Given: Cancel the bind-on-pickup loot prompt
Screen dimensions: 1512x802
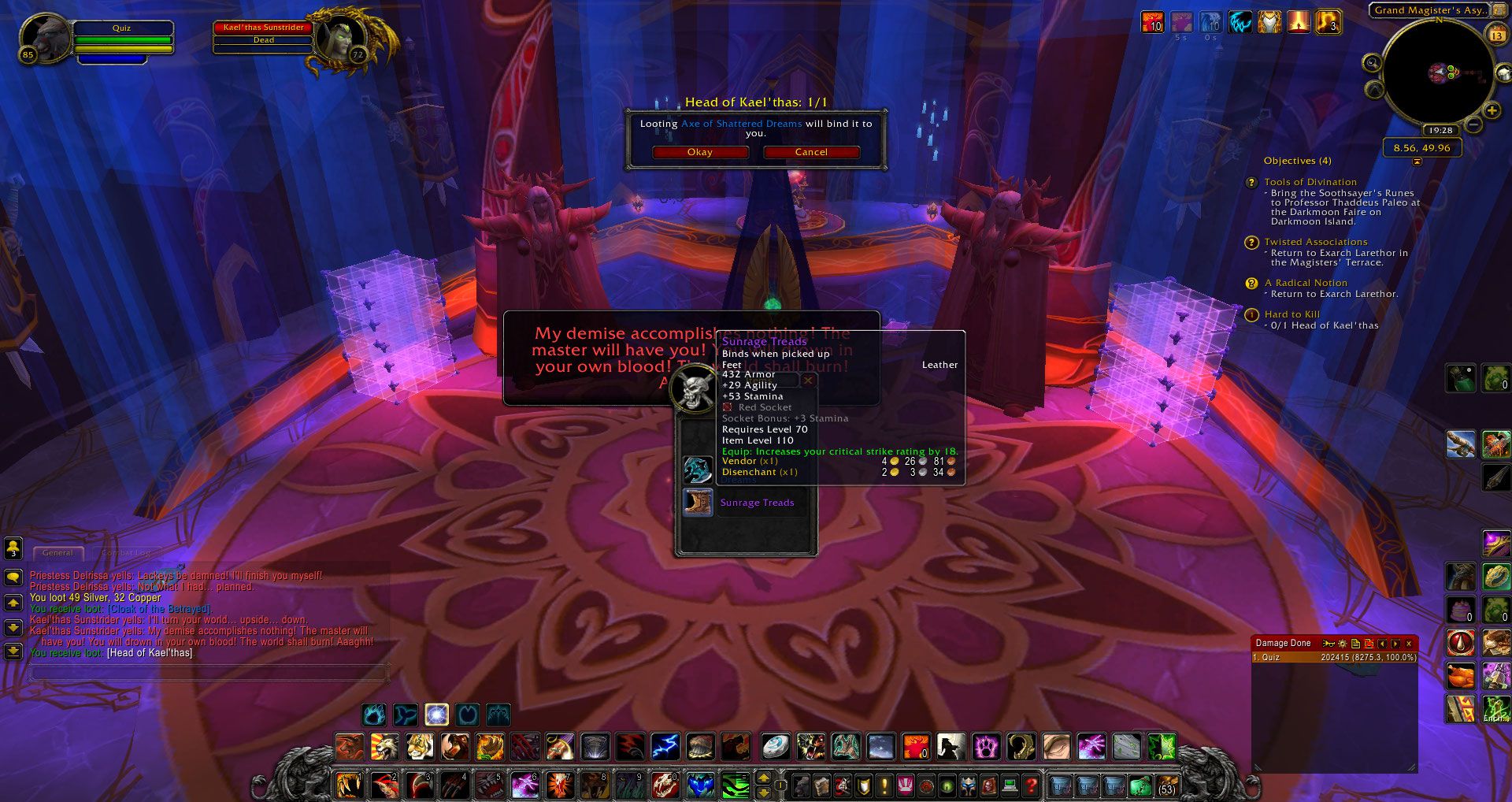Looking at the screenshot, I should (810, 152).
